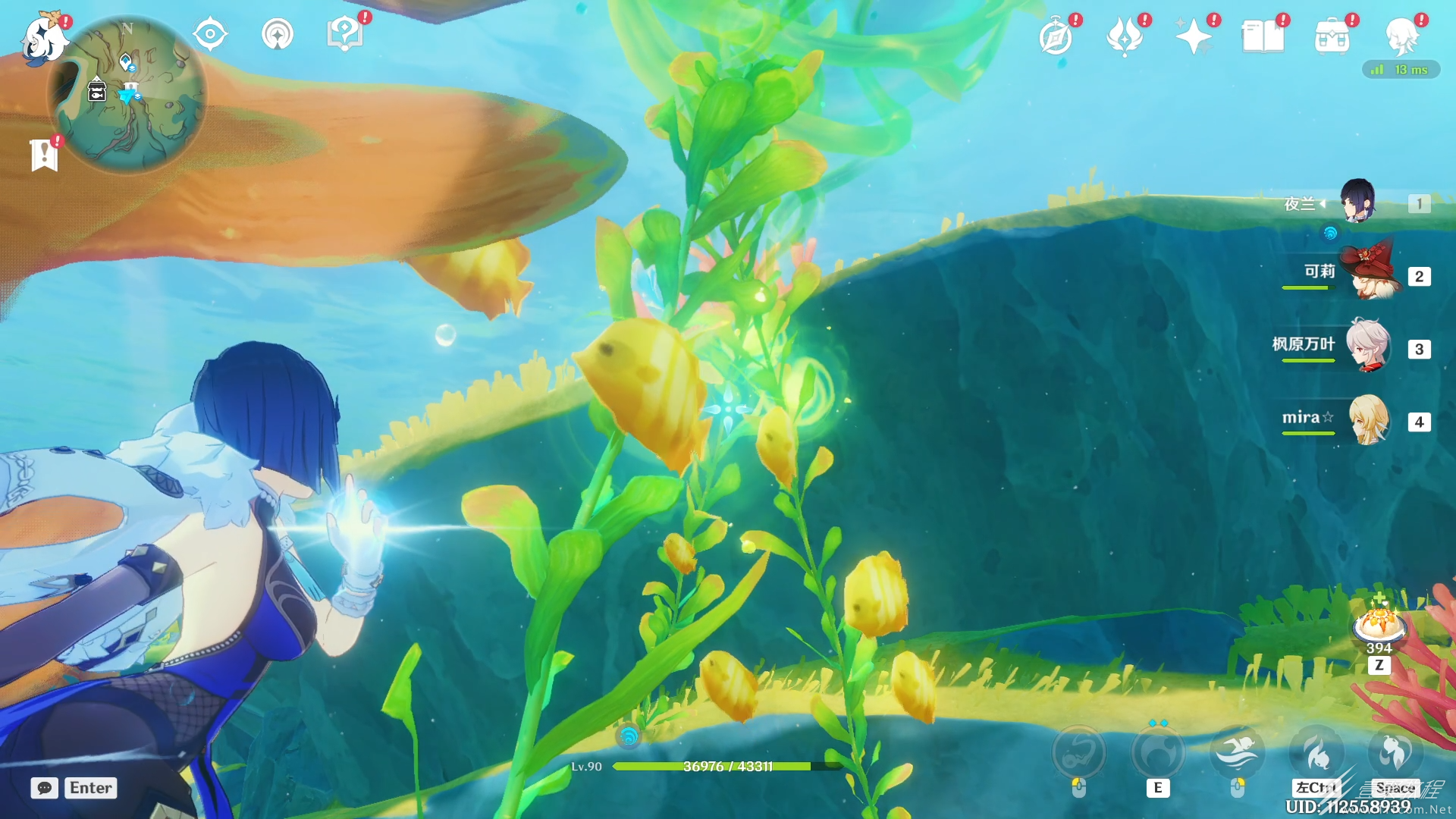Open the tutorial question-mark icon

(x=344, y=34)
